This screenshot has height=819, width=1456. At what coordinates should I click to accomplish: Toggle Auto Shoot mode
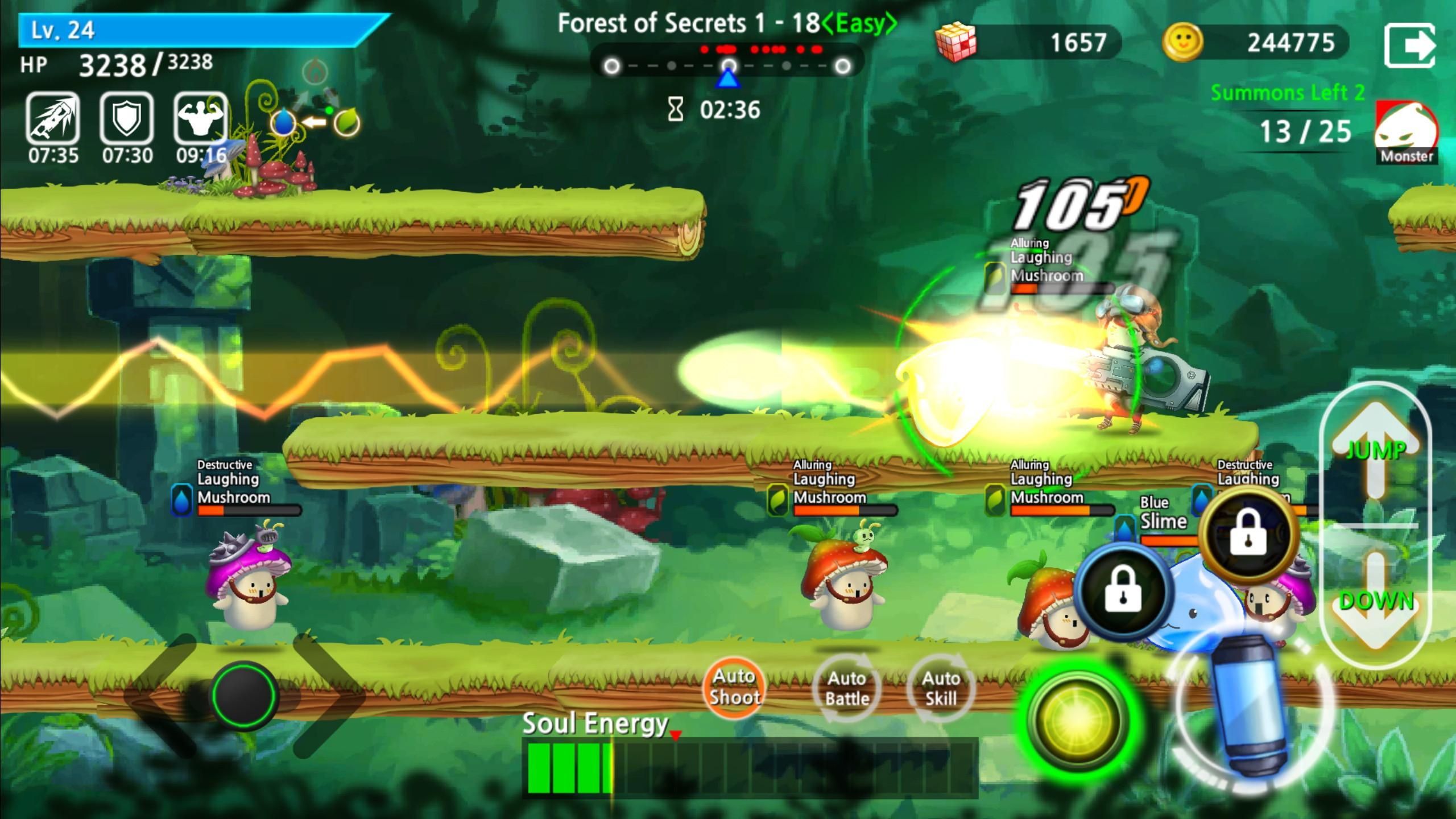734,685
